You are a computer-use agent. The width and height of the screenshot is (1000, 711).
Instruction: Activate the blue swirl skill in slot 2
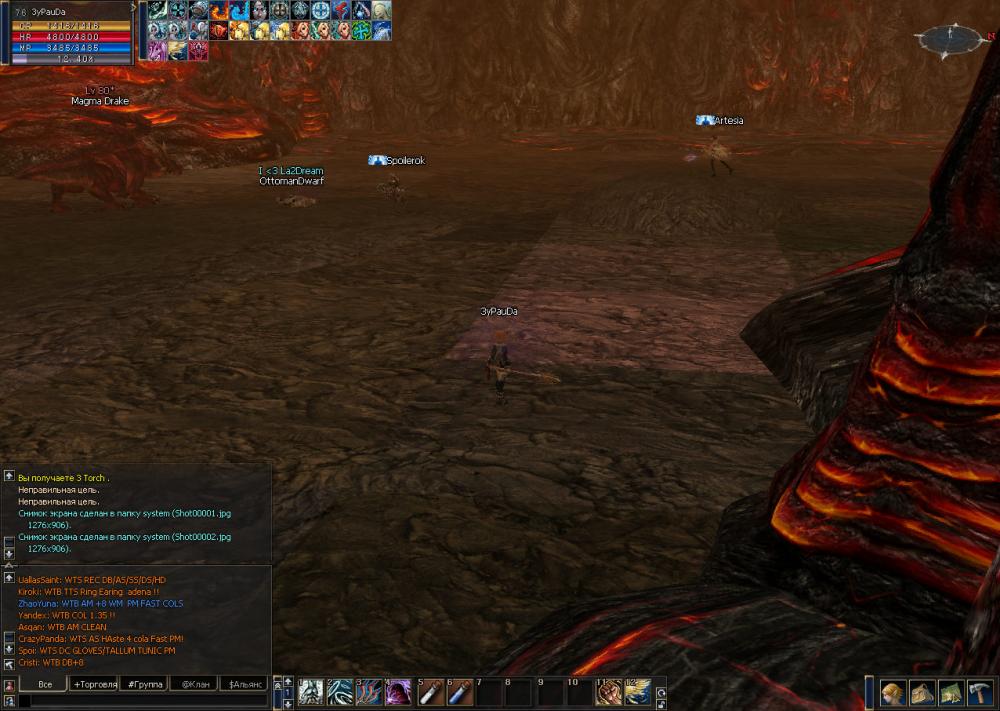pyautogui.click(x=340, y=692)
